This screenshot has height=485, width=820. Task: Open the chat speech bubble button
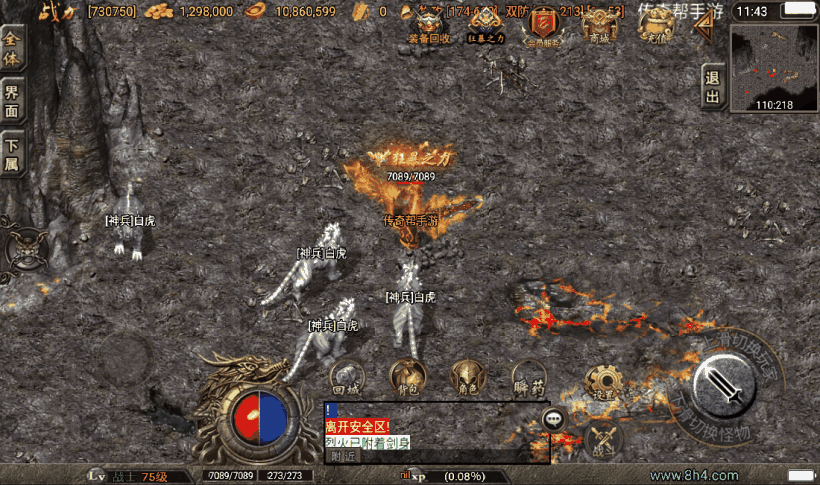click(x=554, y=419)
